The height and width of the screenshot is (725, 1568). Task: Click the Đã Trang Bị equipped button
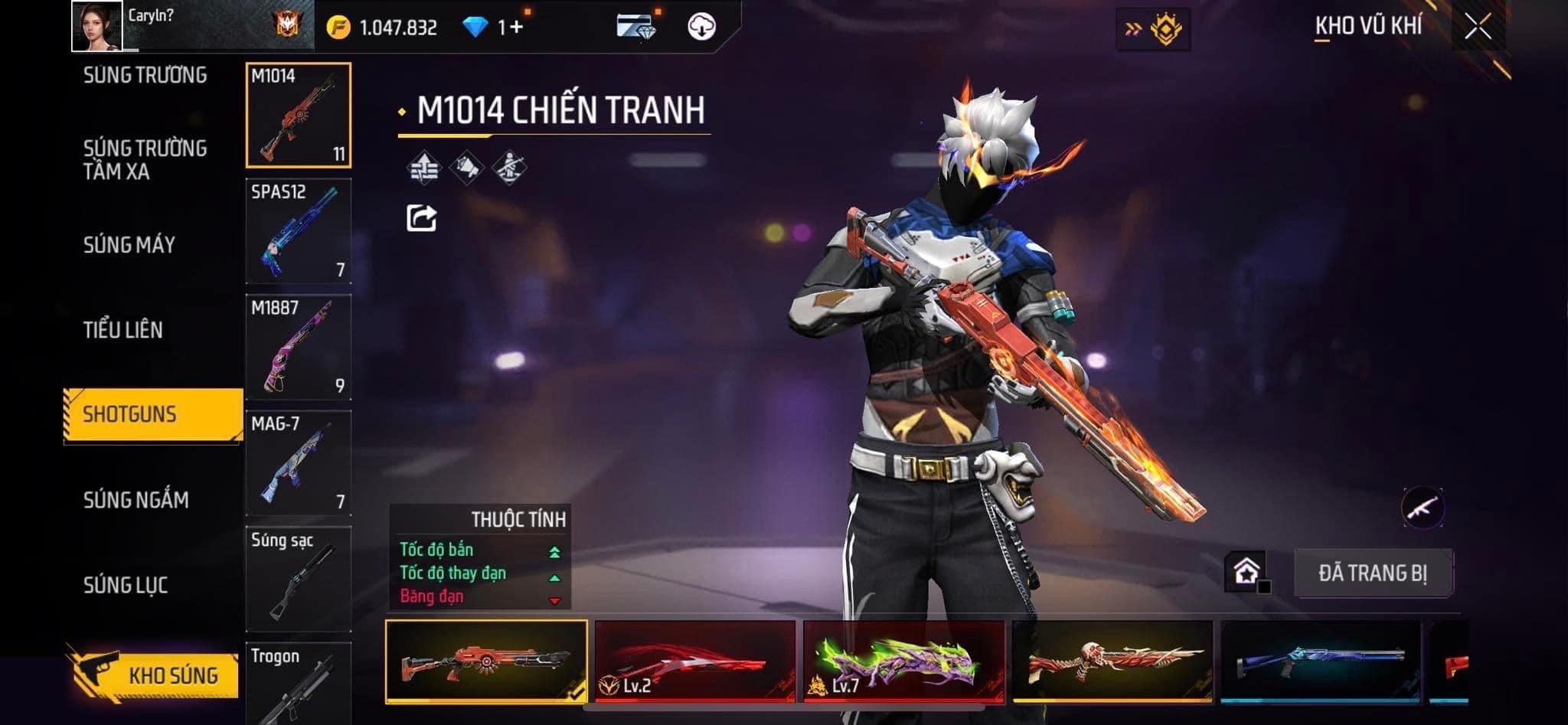coord(1373,573)
